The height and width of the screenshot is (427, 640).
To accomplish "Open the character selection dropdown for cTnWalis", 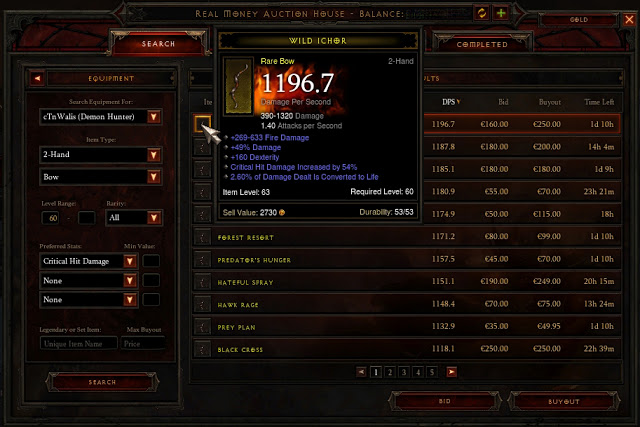I will 154,117.
